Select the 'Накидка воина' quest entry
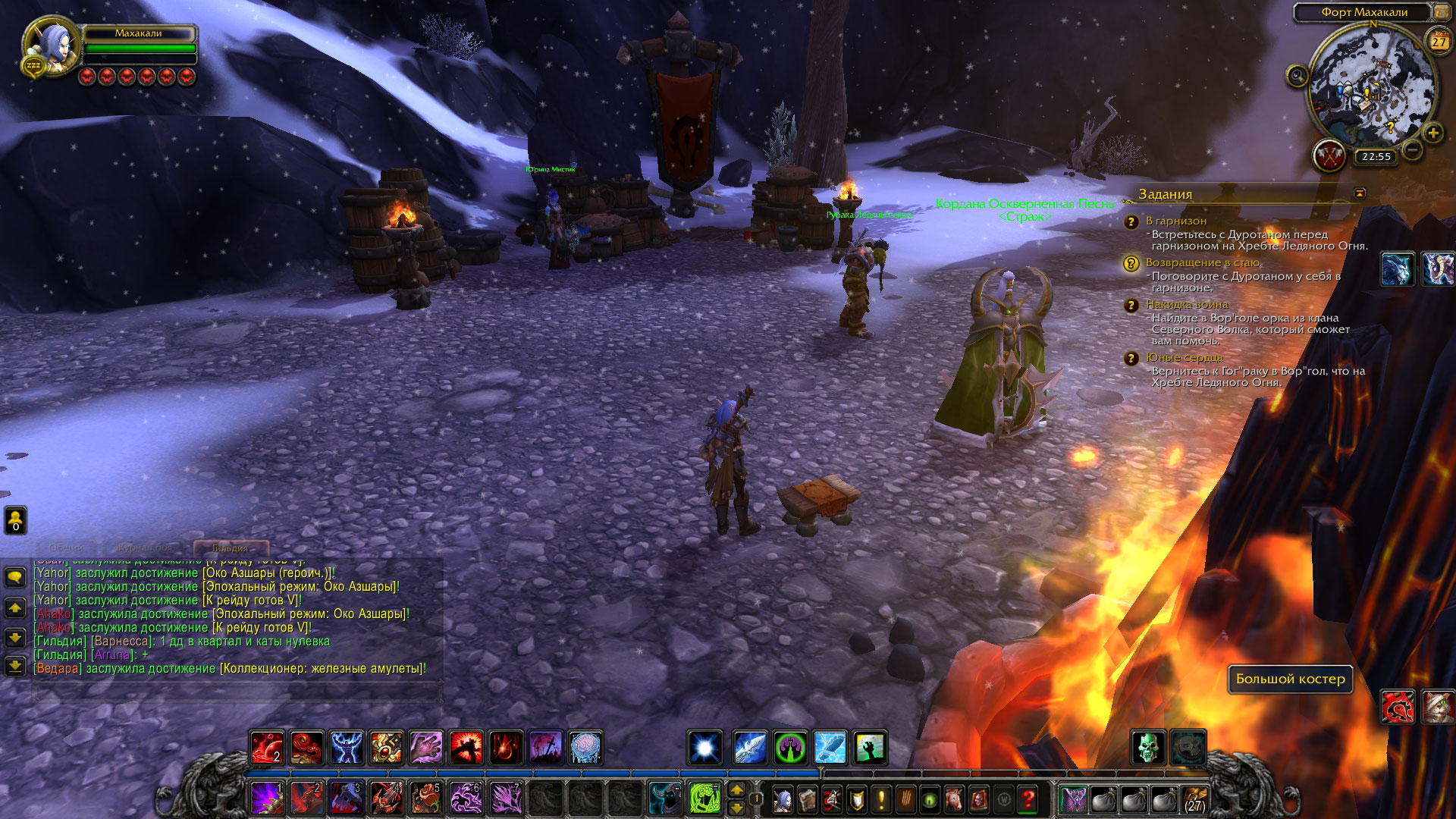 coord(1186,304)
